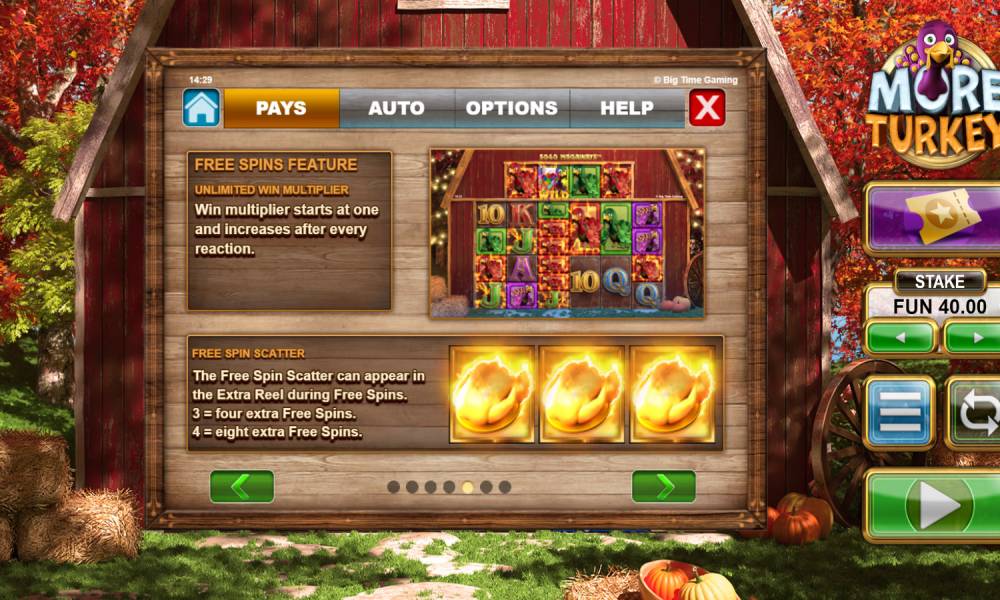Jump to the first page dot
The width and height of the screenshot is (1000, 600).
click(x=393, y=487)
